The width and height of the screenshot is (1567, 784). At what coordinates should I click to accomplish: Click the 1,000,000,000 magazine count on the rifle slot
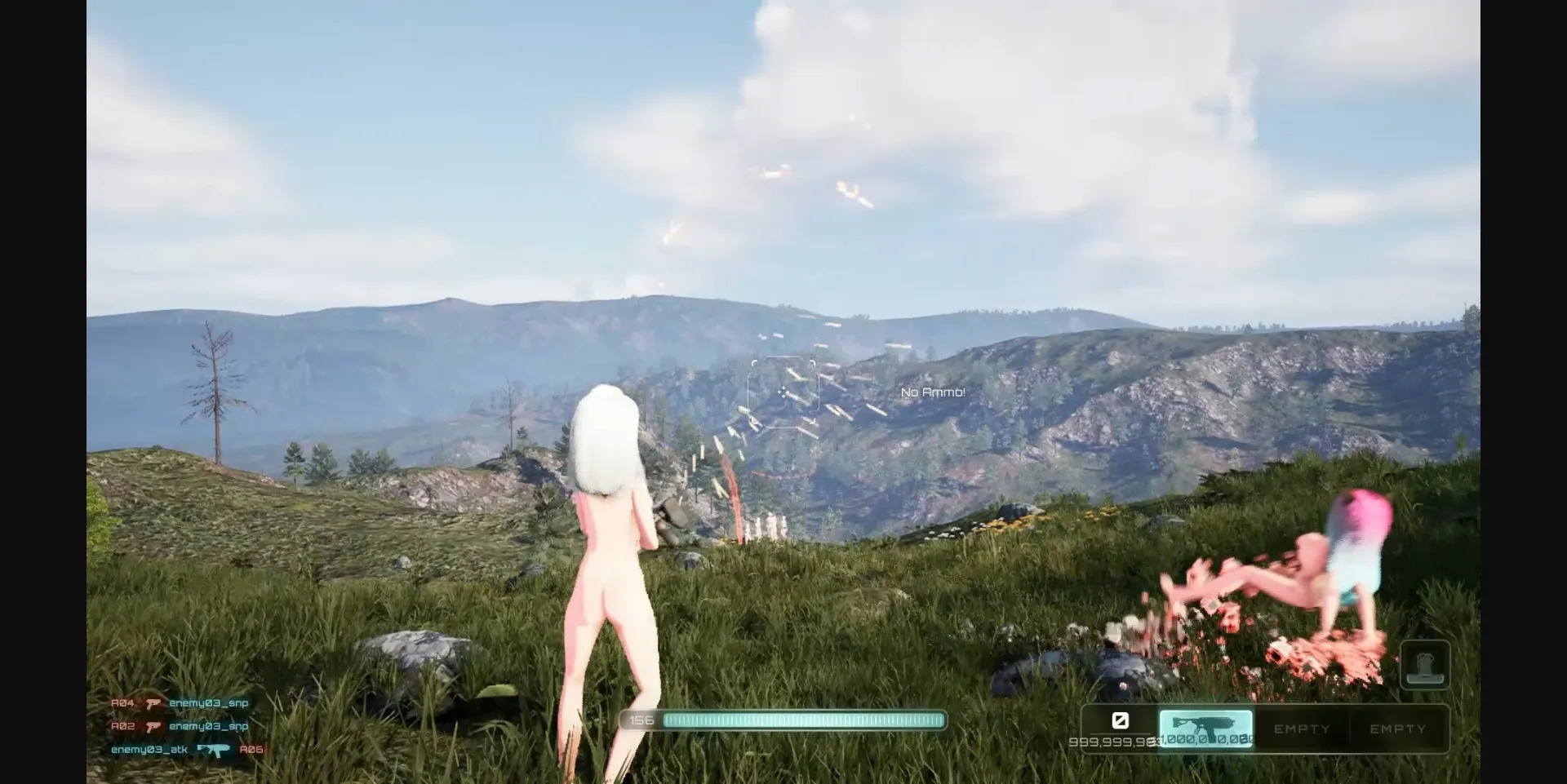[x=1201, y=742]
